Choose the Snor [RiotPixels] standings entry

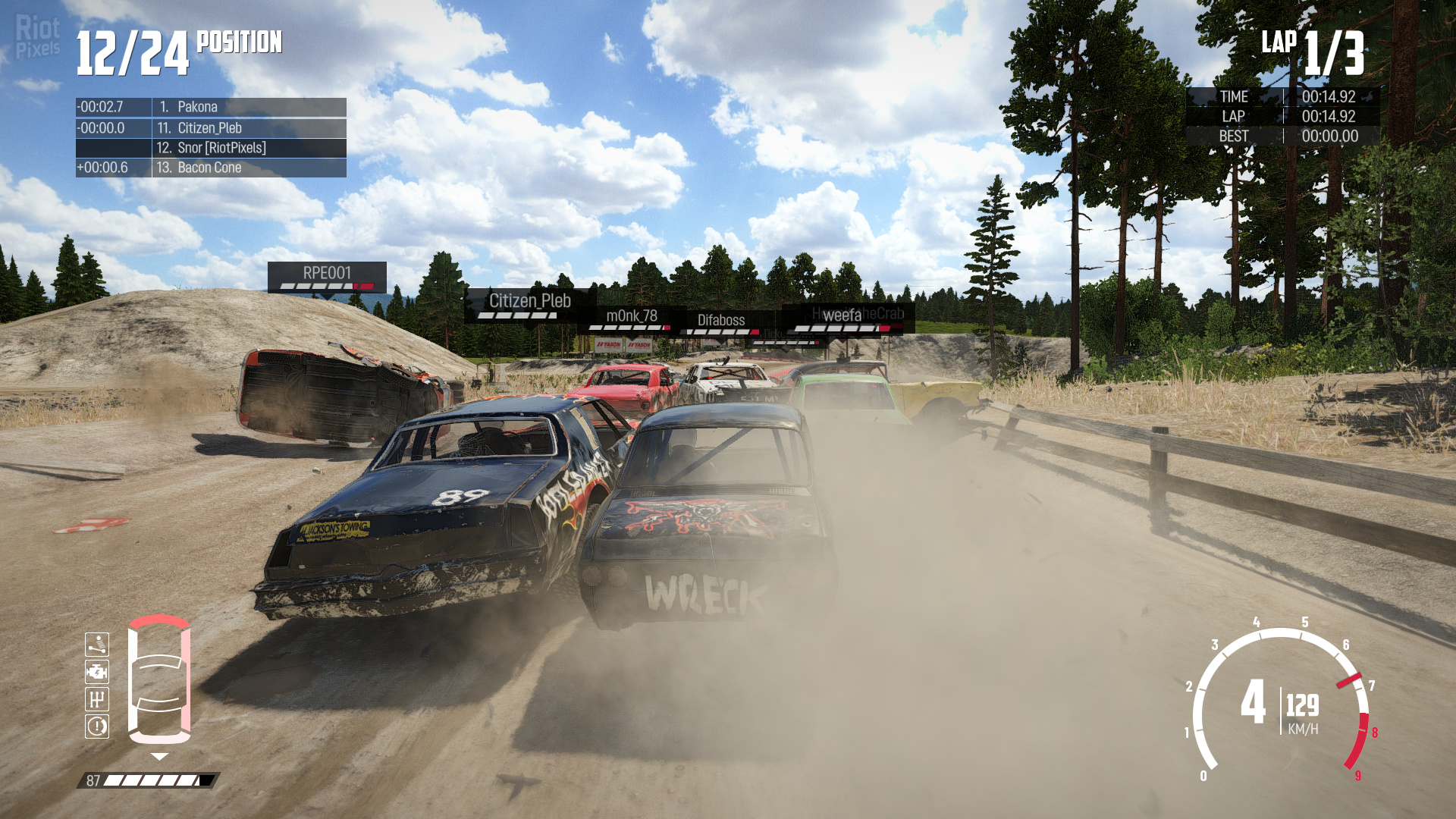(211, 148)
